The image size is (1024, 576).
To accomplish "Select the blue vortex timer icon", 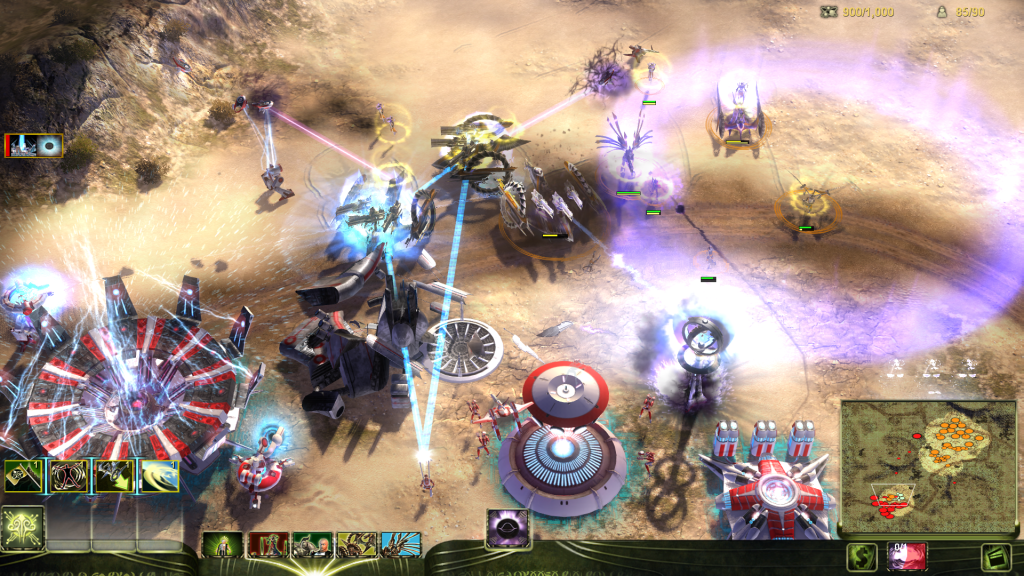I will coord(48,146).
